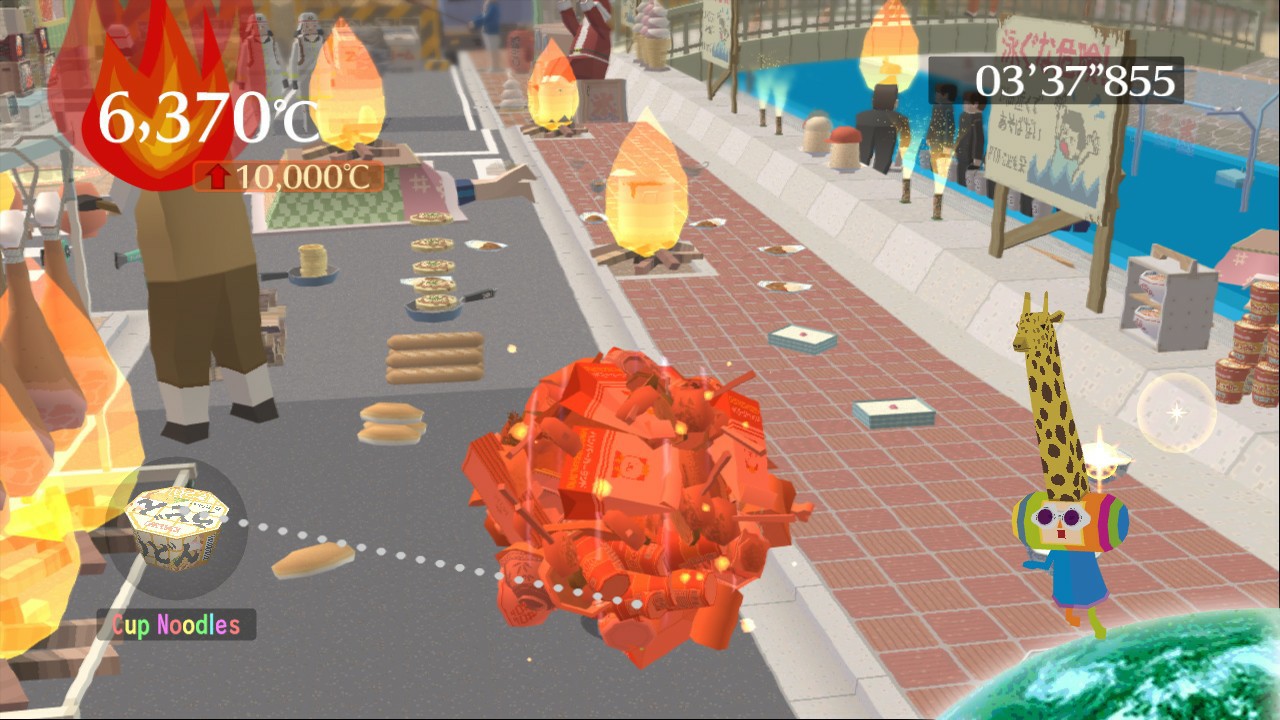
Task: Expand the Cup Noodles label banner
Action: pos(175,625)
